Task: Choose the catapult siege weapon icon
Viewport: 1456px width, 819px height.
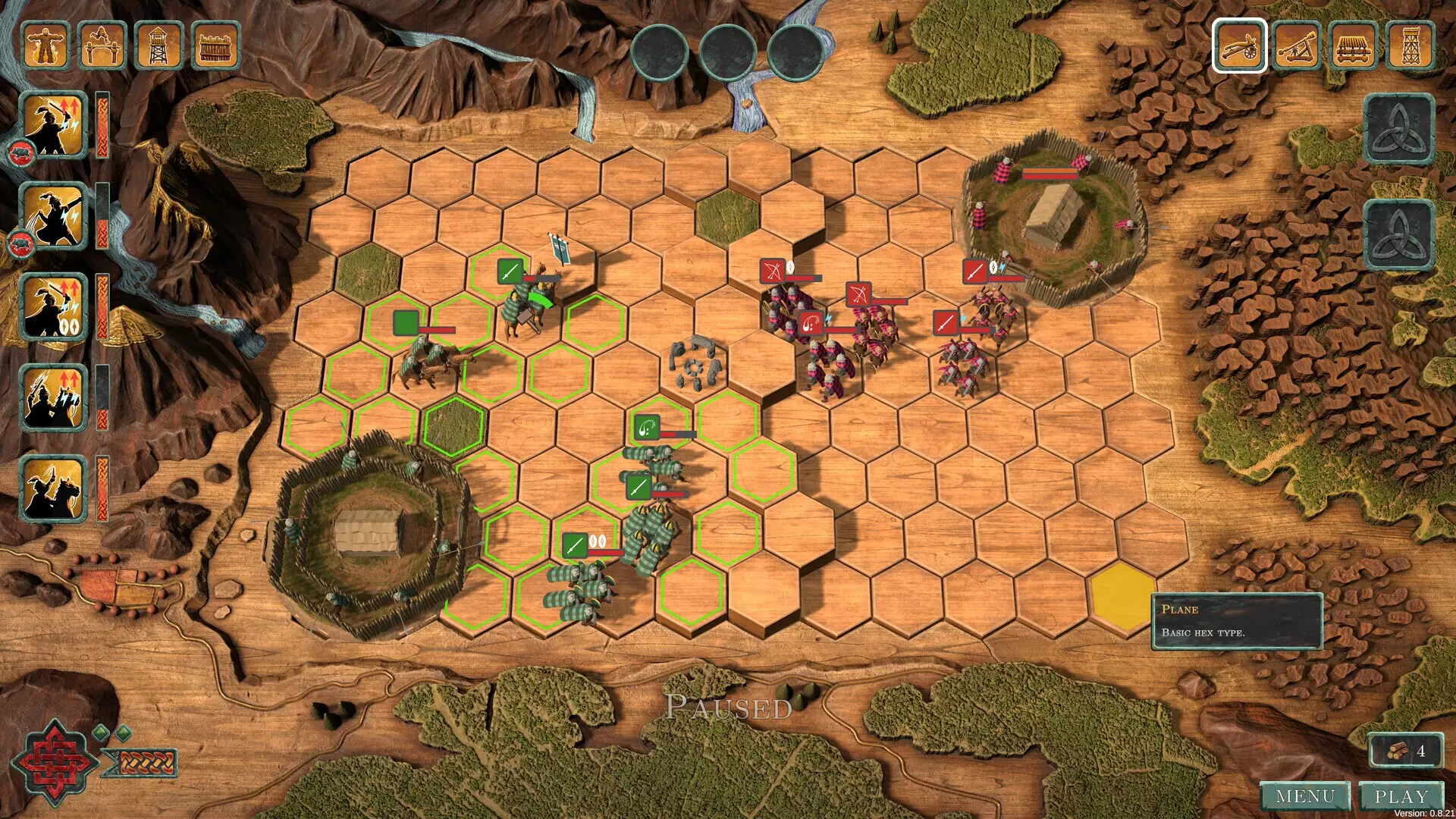Action: [1297, 45]
